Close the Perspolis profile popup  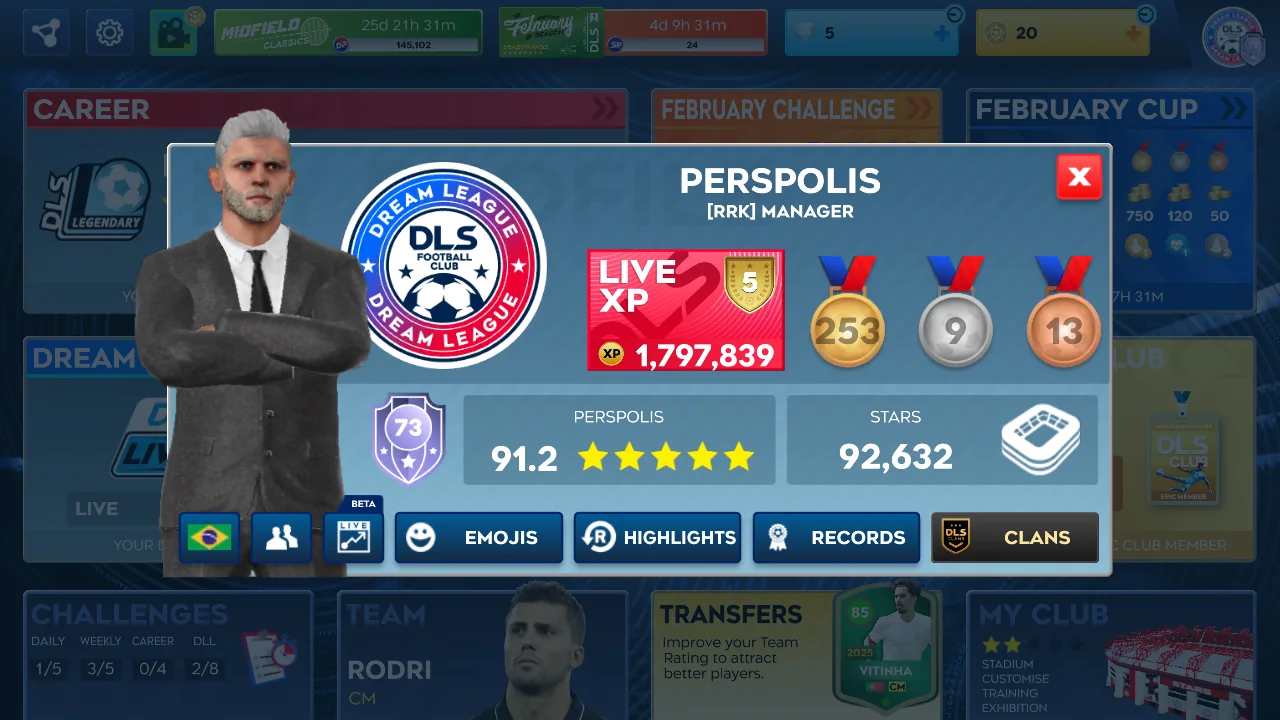(x=1079, y=178)
